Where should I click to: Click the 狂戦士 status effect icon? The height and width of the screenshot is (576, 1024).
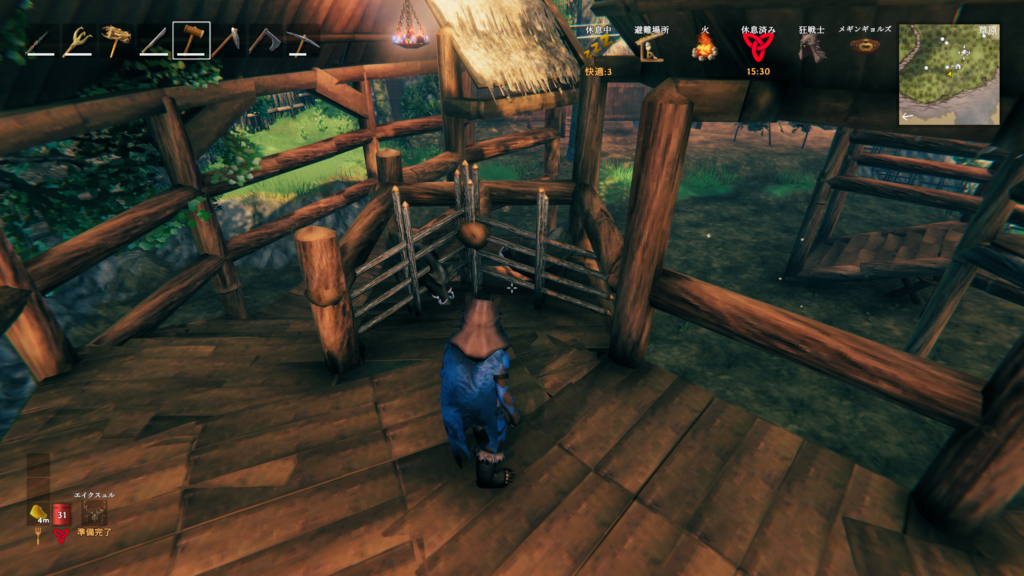811,47
